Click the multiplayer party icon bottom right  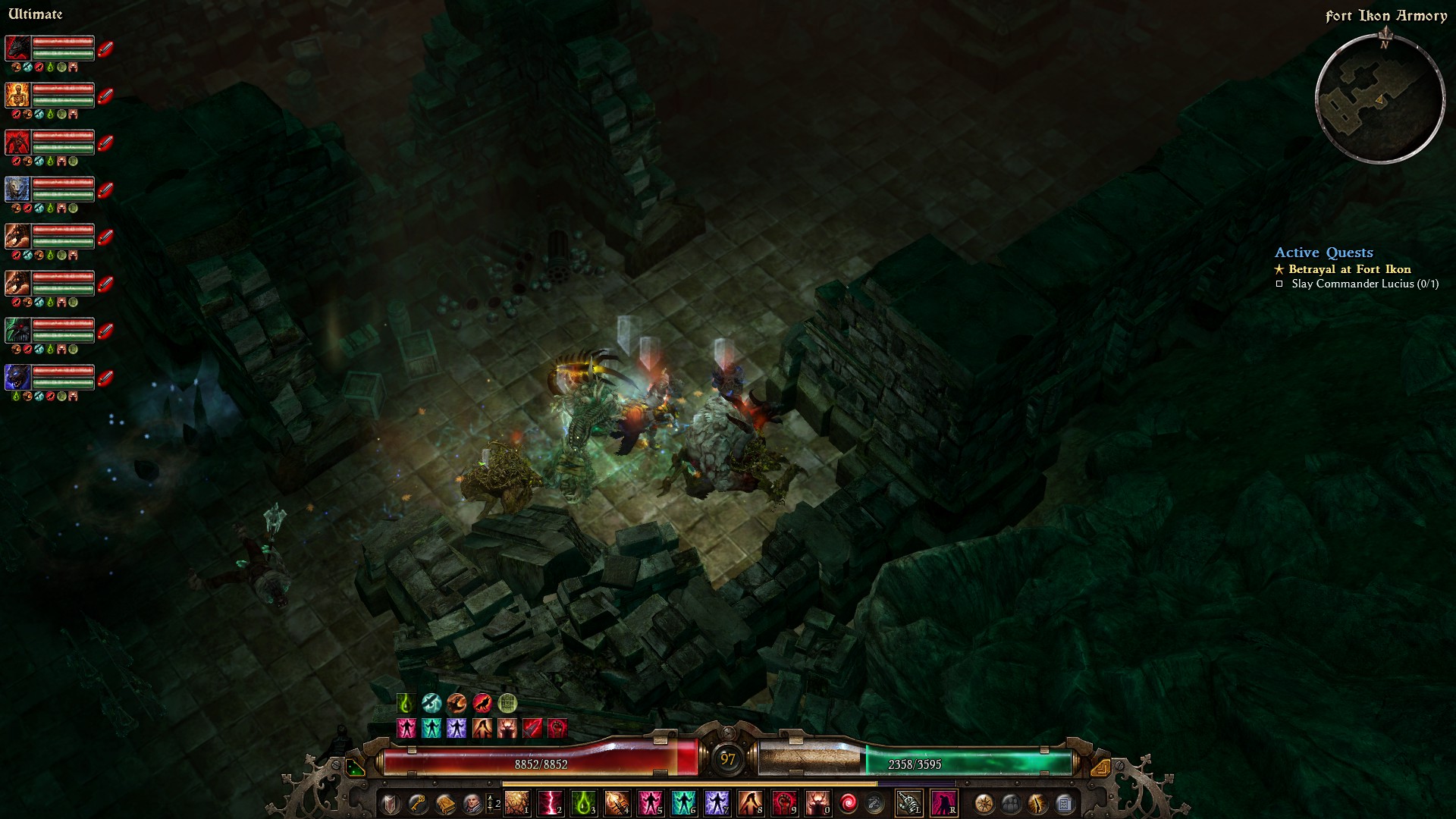[1011, 804]
